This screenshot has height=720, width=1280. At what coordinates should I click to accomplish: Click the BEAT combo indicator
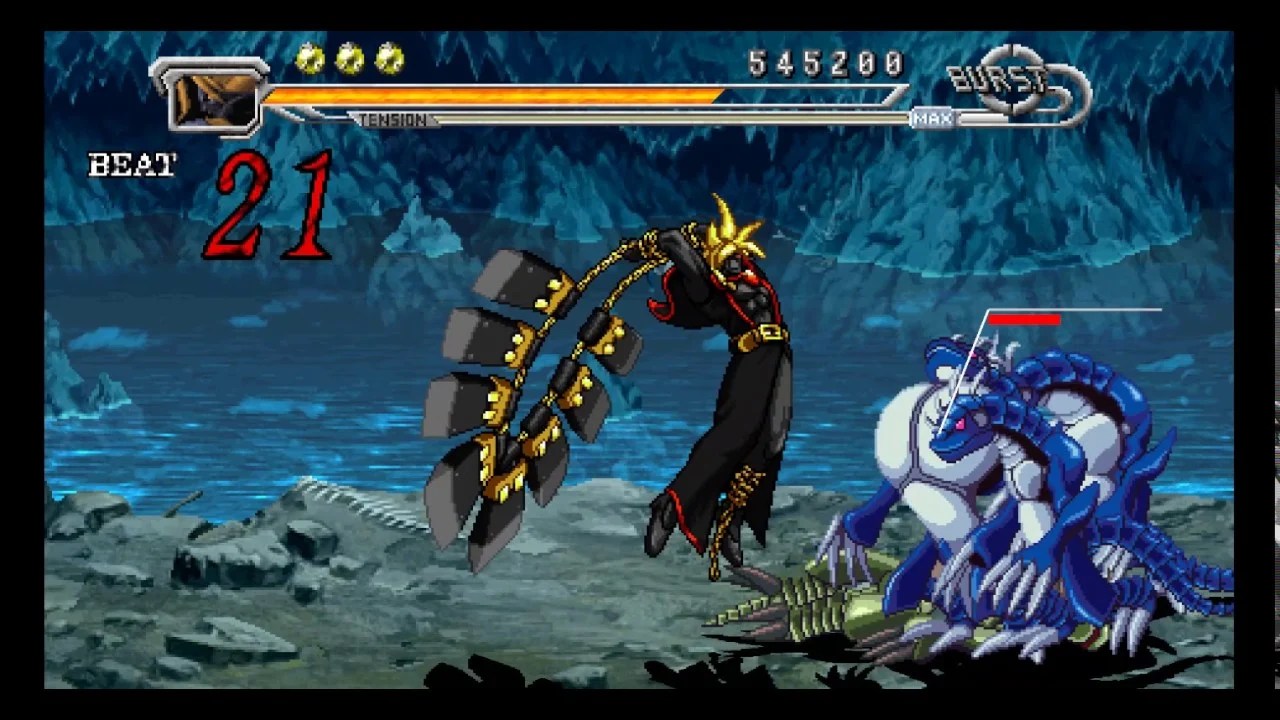[x=131, y=163]
